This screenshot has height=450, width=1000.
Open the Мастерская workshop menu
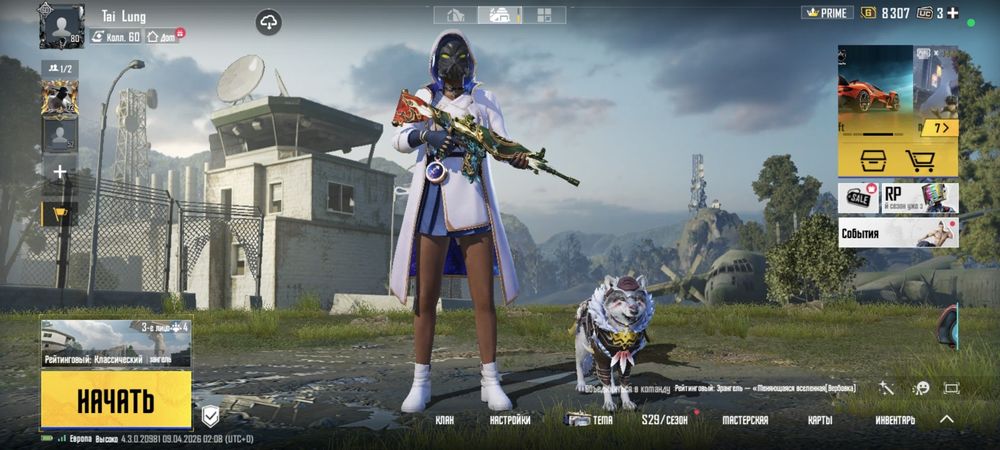tap(745, 421)
